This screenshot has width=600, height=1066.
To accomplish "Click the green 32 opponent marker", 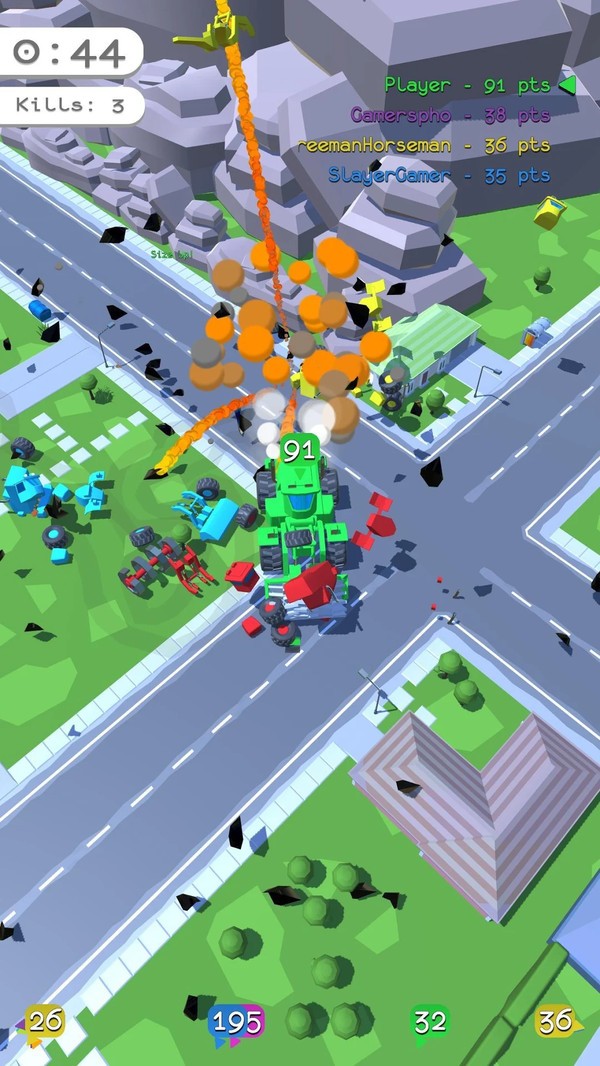I will click(x=430, y=1021).
